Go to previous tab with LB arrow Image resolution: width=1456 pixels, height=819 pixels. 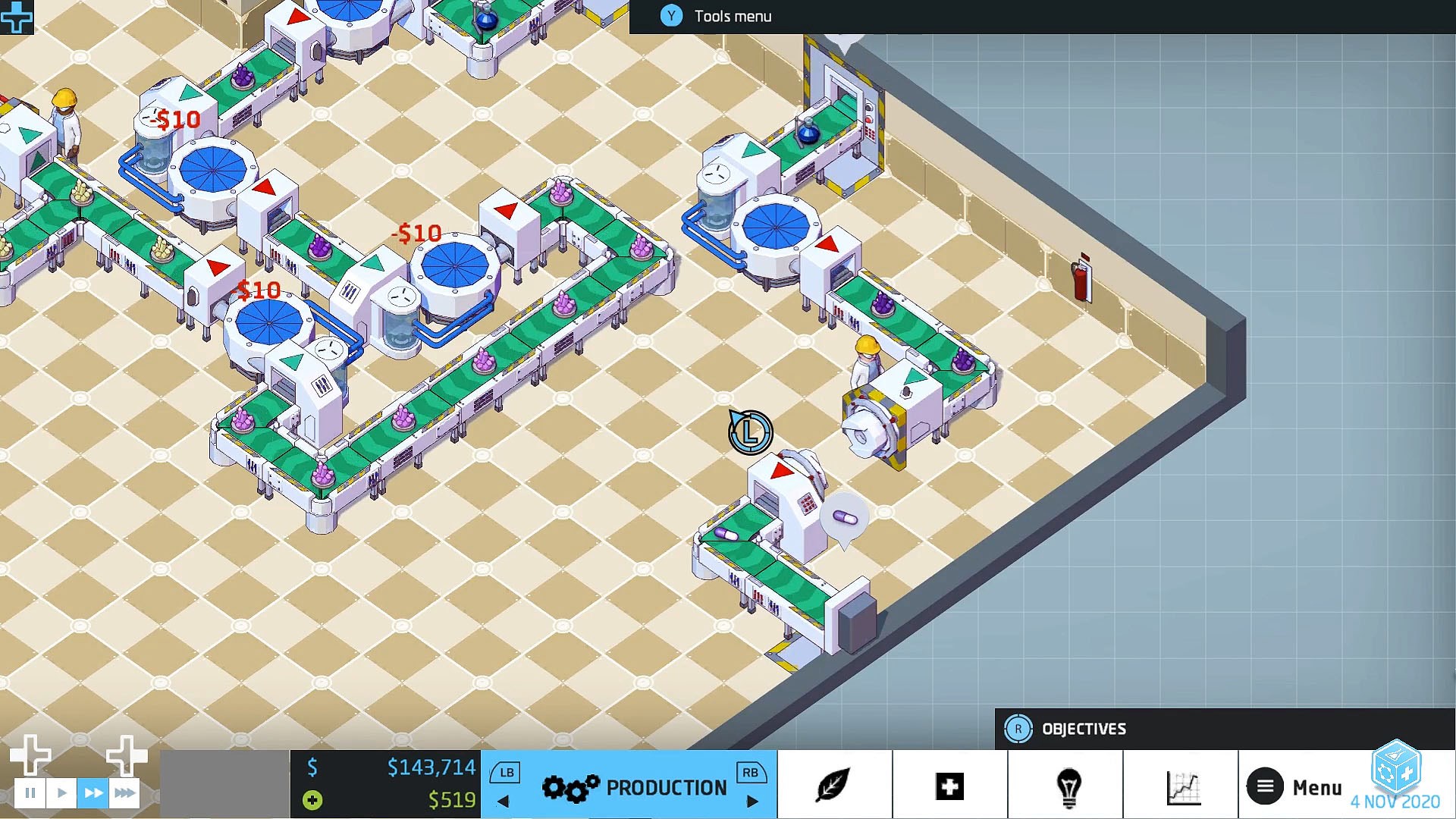[503, 800]
